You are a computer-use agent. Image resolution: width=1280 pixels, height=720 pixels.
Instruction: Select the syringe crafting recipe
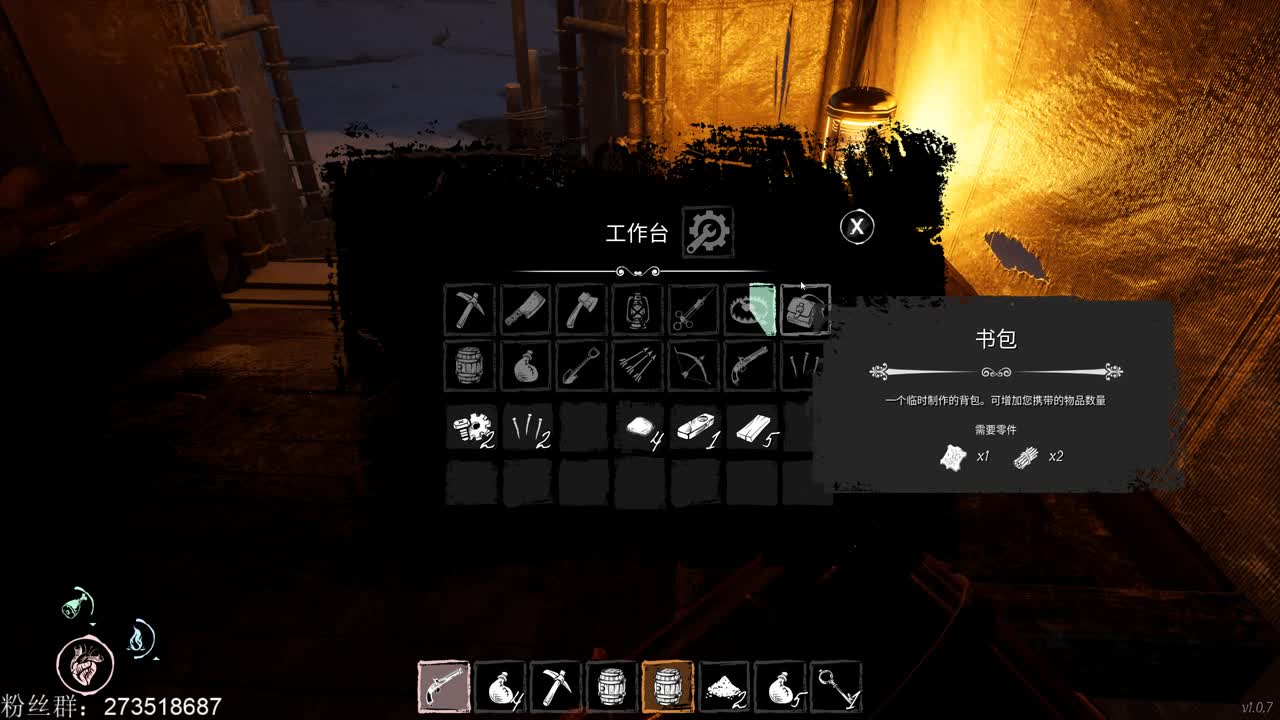pos(693,310)
